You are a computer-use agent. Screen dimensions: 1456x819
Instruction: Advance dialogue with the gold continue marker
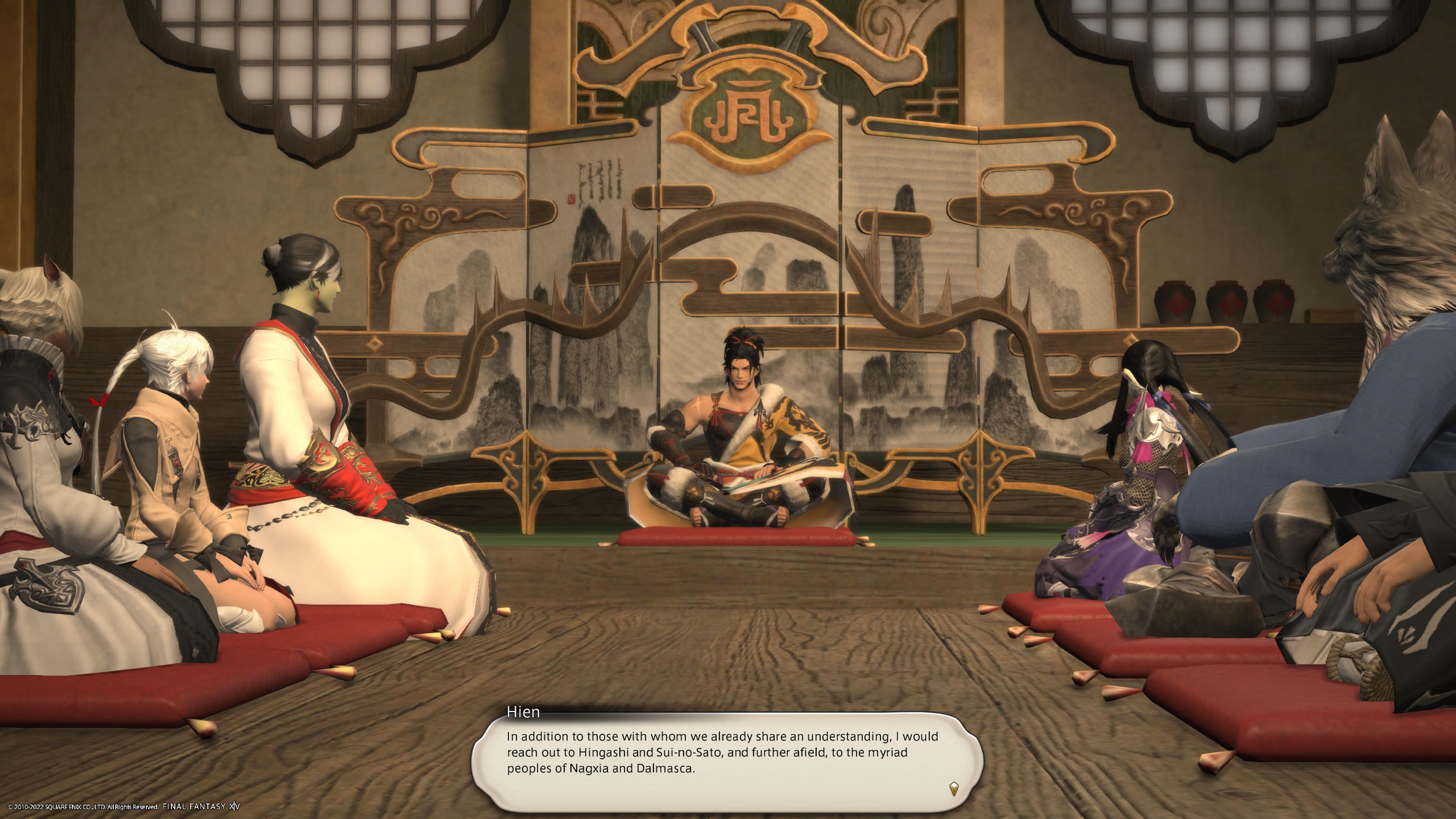coord(954,789)
